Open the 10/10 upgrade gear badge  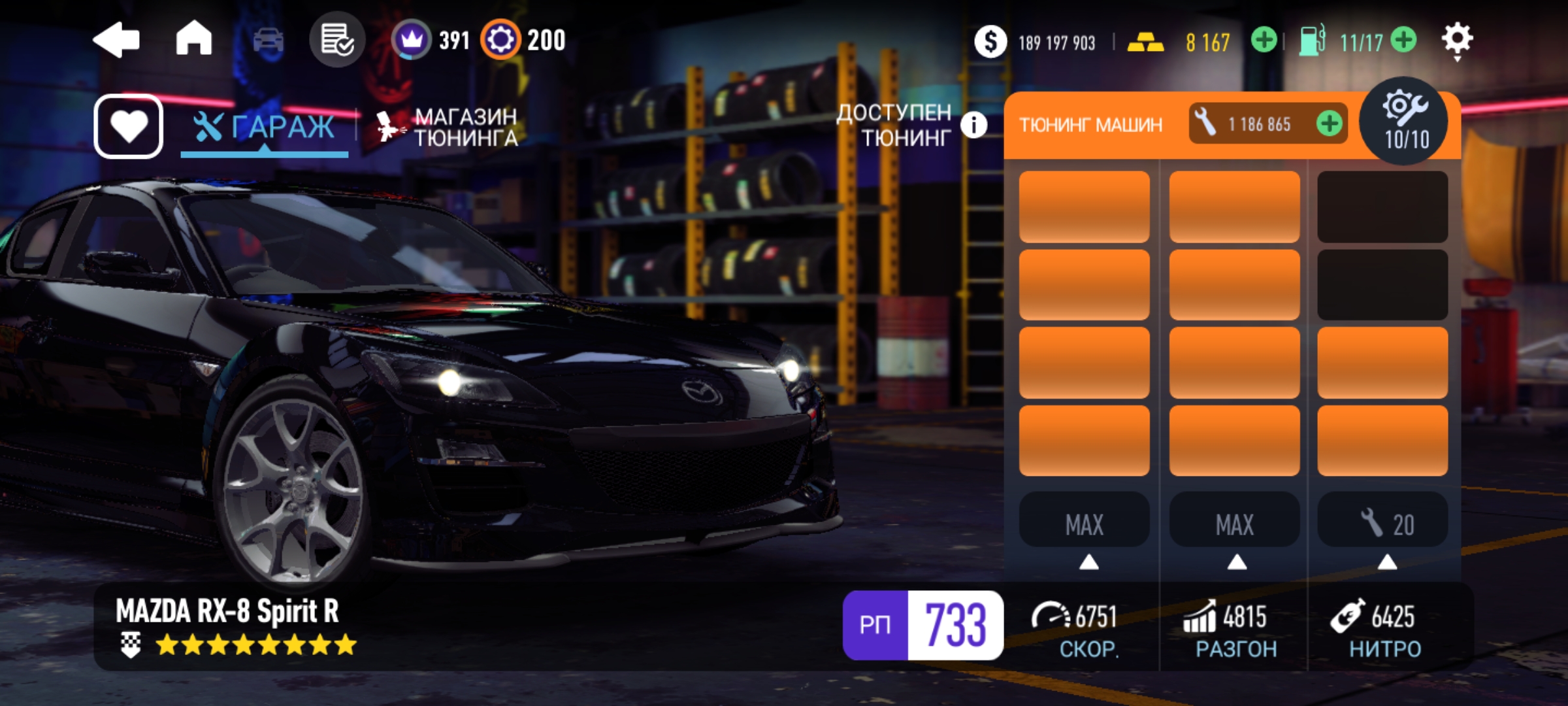(x=1403, y=122)
